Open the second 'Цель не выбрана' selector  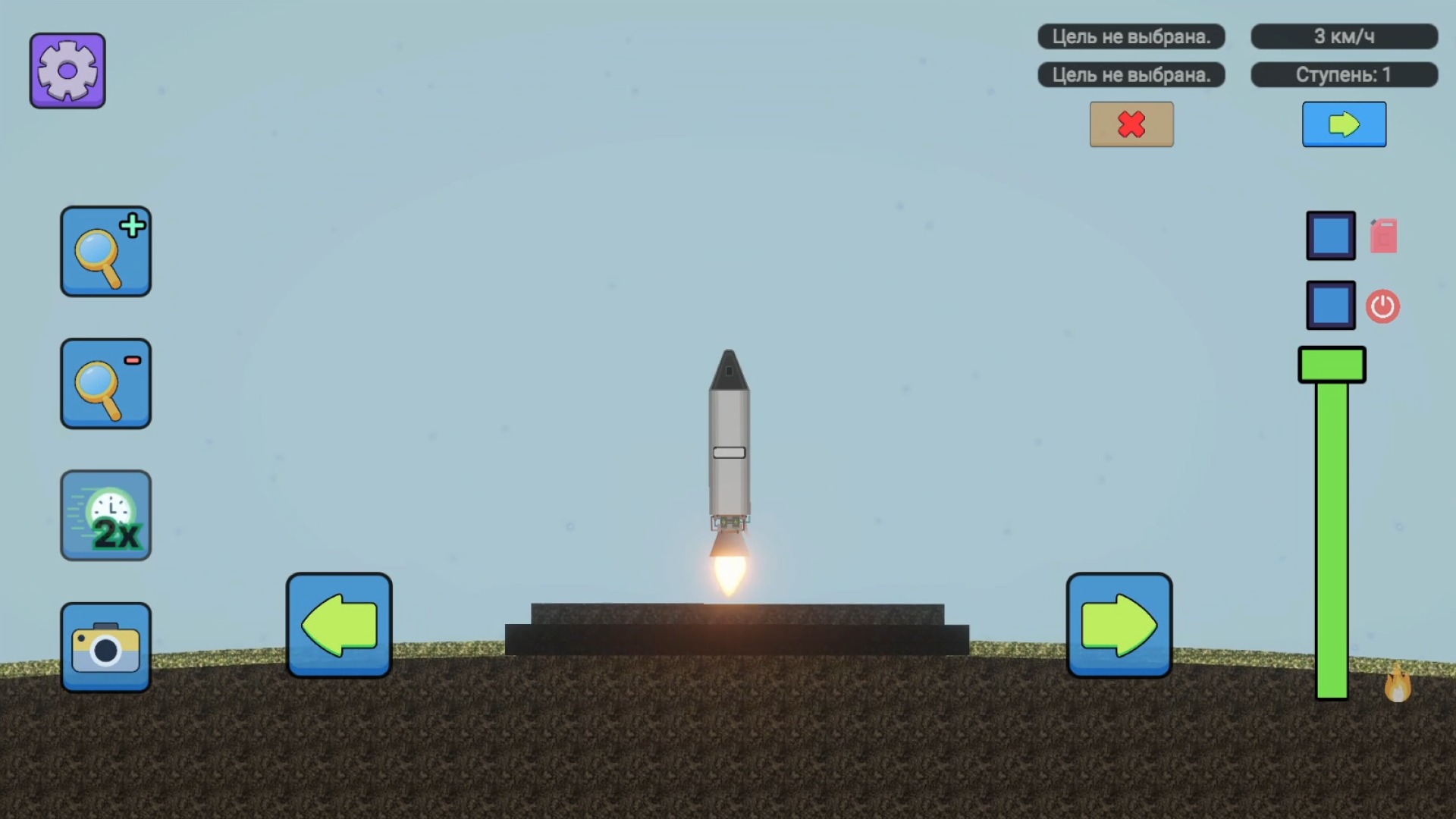tap(1131, 75)
